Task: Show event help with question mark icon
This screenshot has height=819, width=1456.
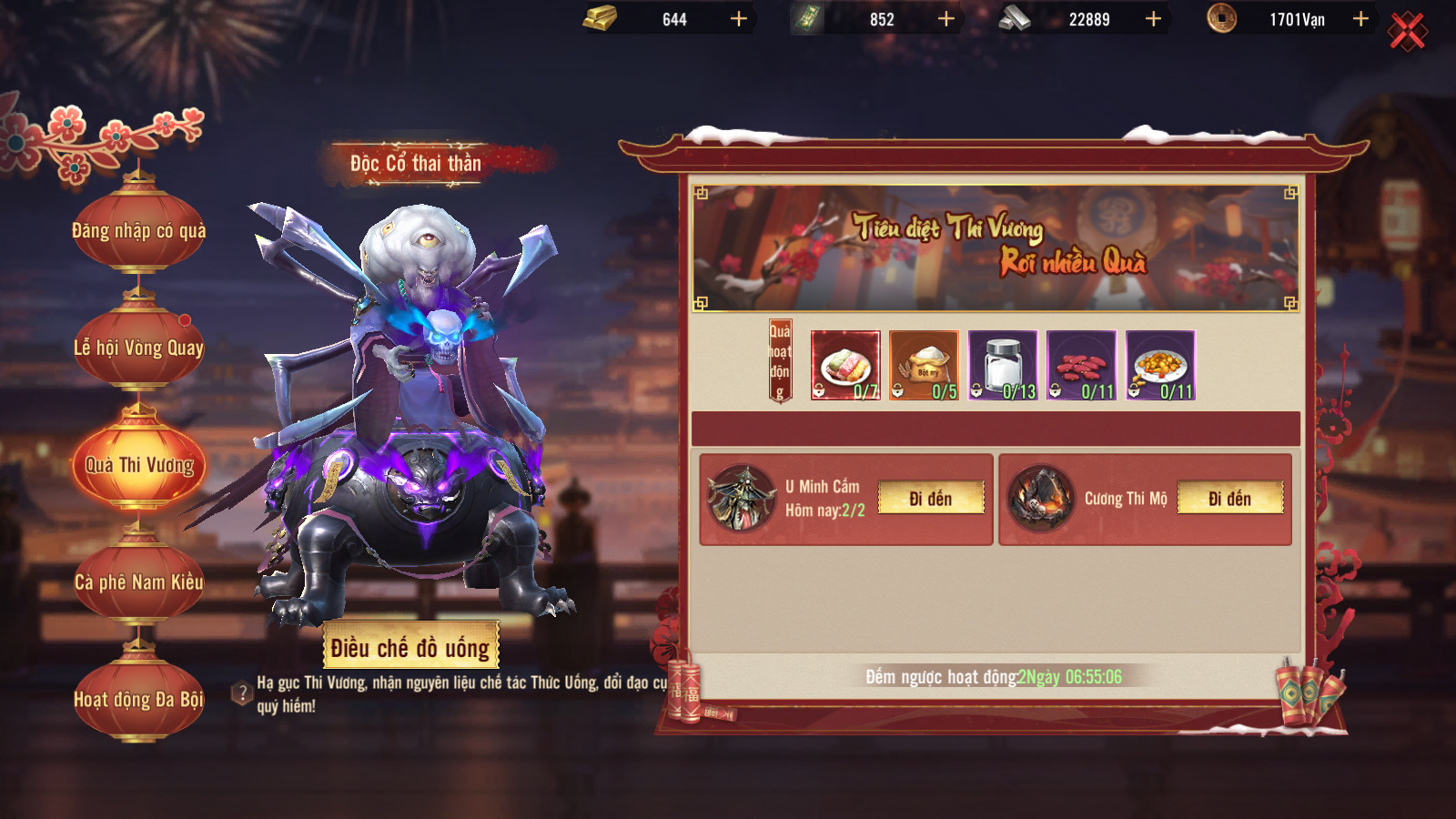Action: (242, 693)
